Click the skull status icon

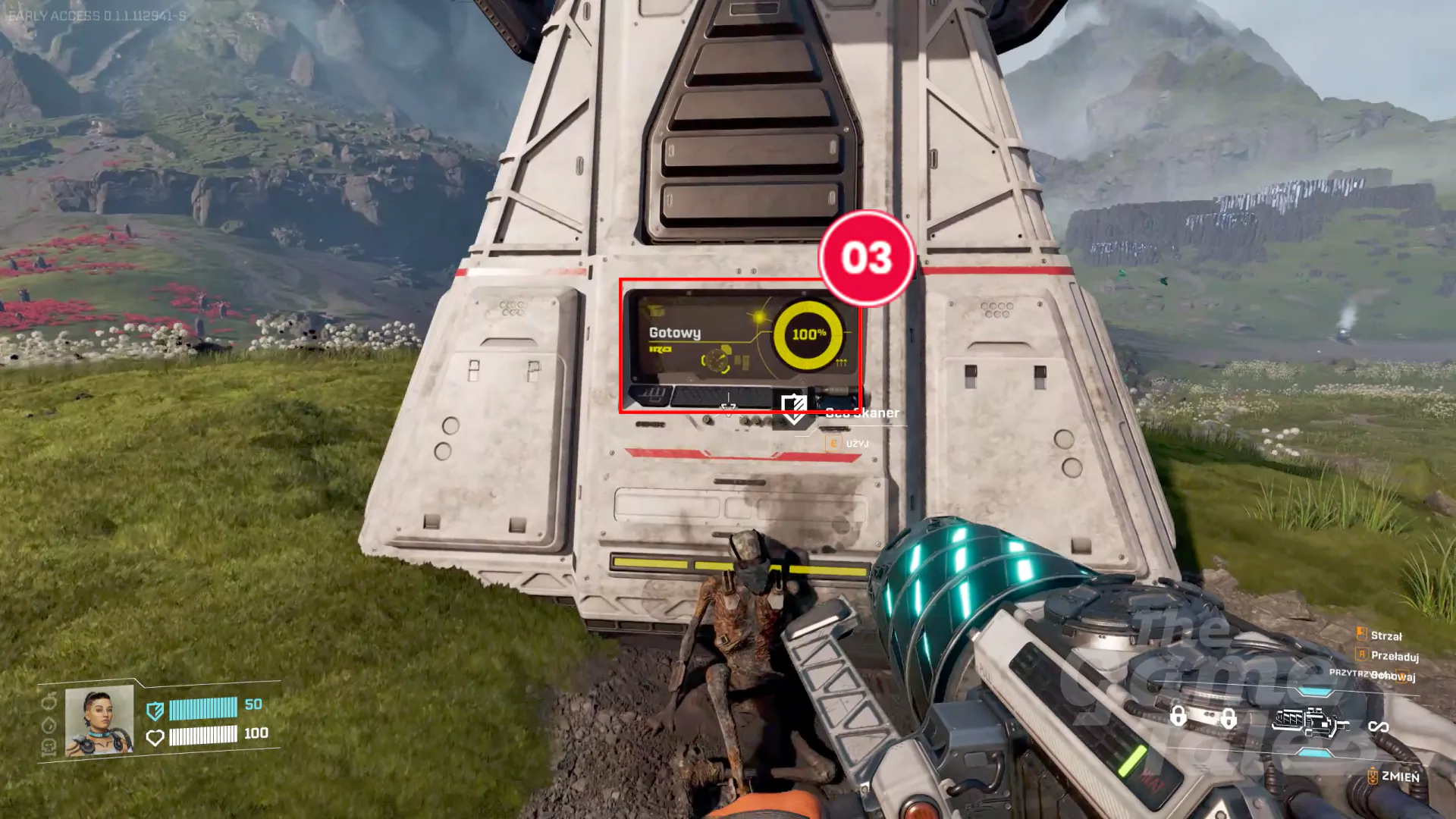click(x=49, y=748)
